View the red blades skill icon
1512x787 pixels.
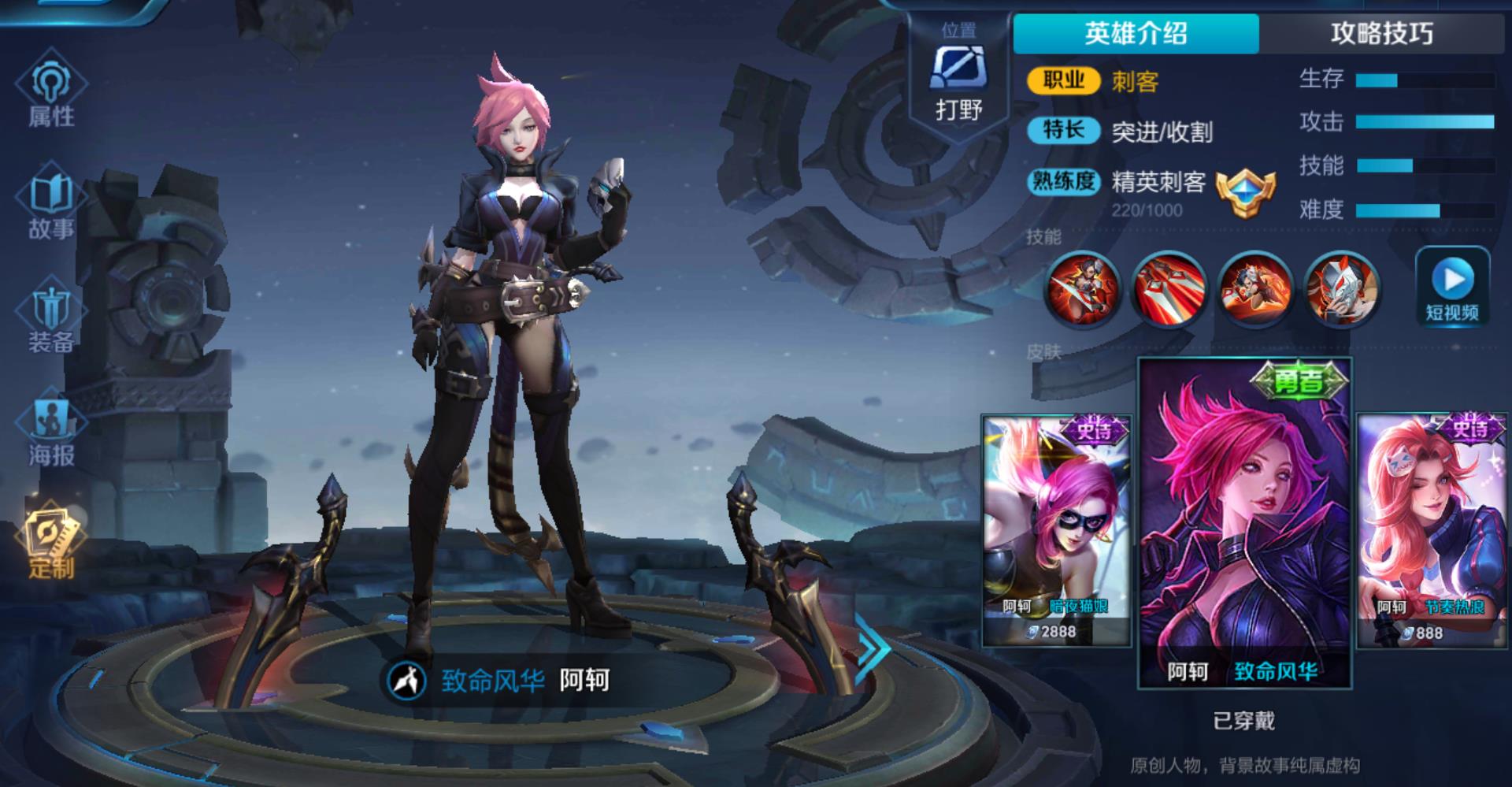pos(1169,288)
